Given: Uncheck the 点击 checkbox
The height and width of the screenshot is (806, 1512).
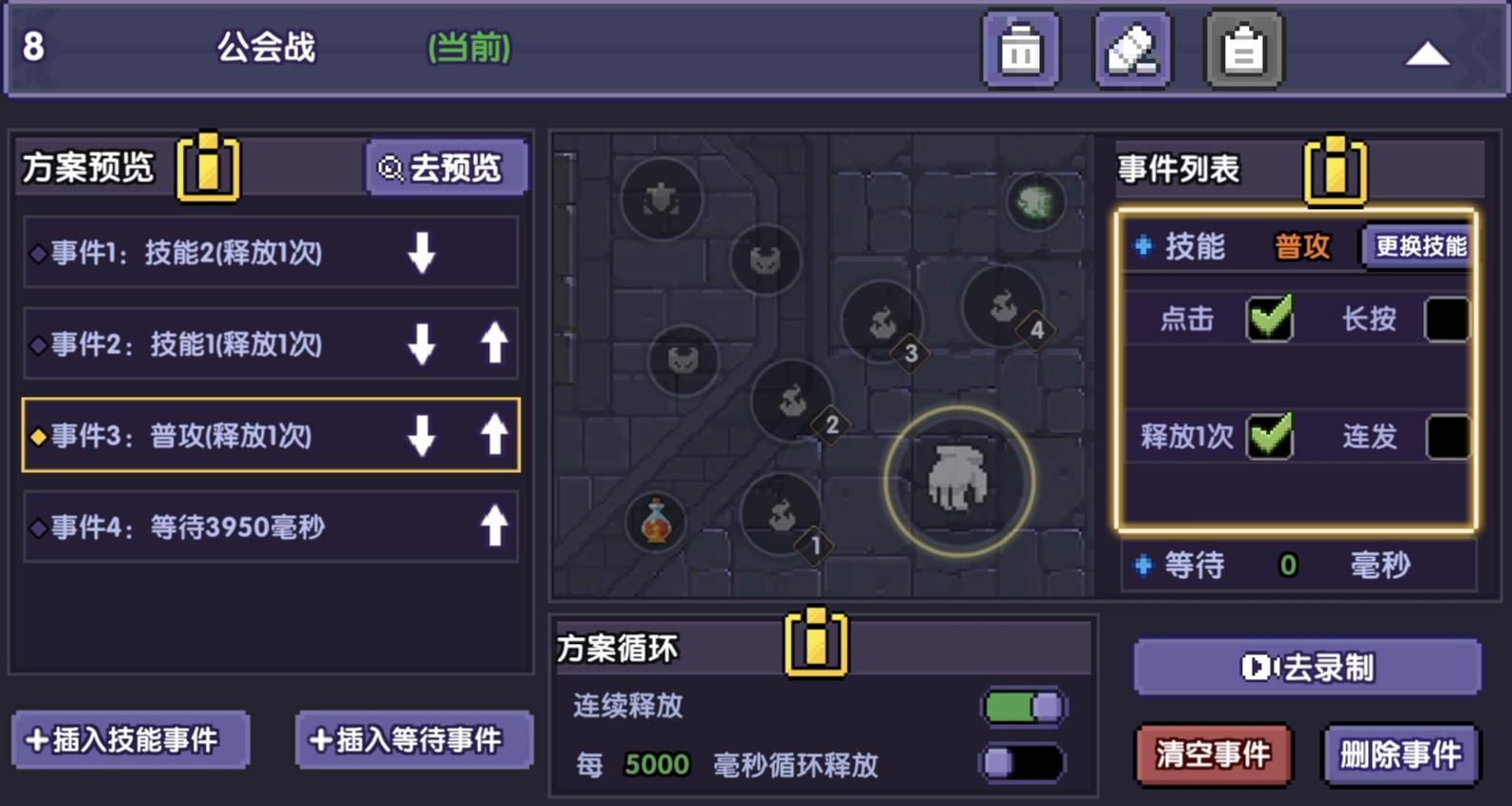Looking at the screenshot, I should [x=1271, y=319].
